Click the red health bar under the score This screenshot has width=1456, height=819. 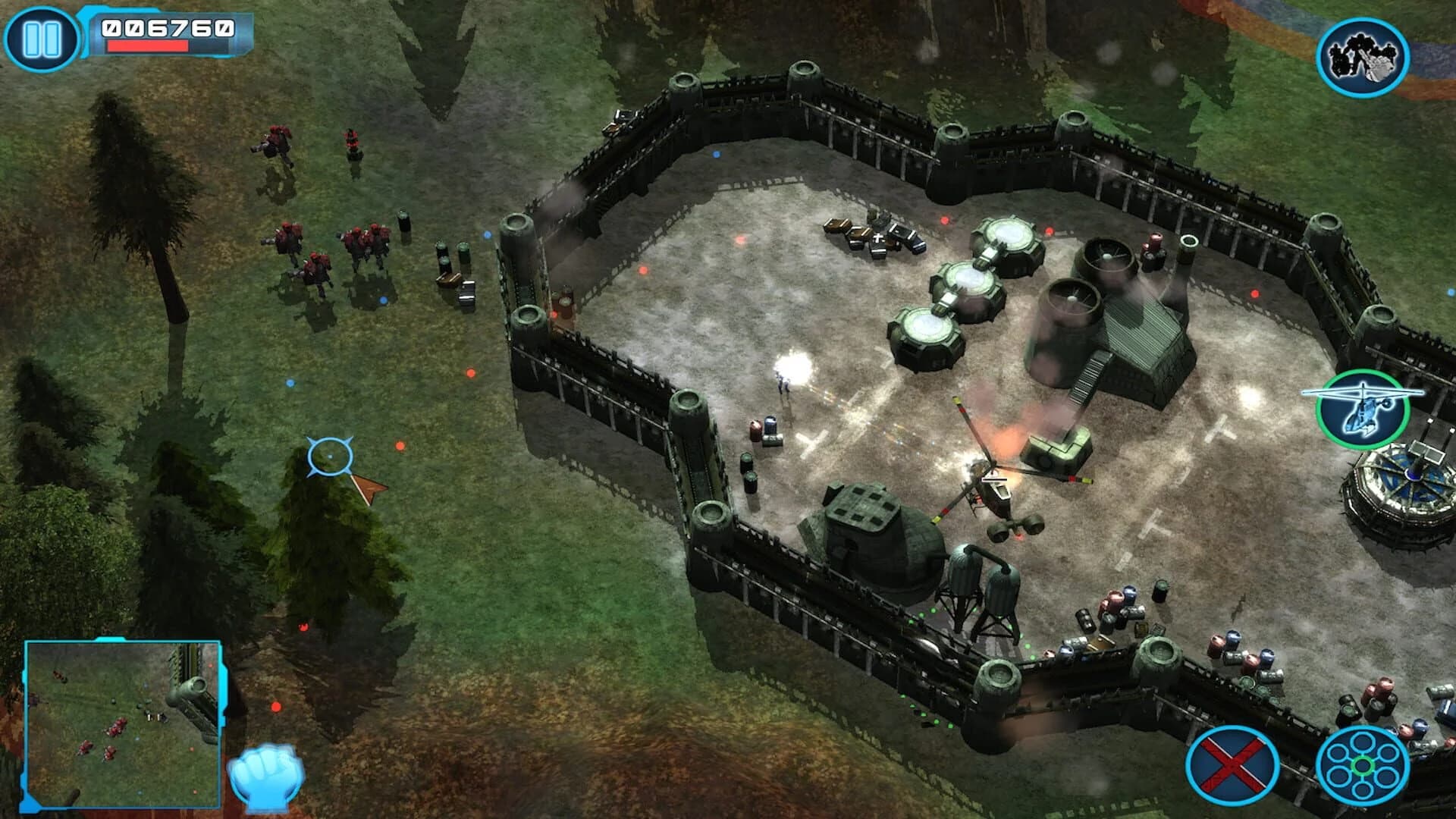(148, 45)
